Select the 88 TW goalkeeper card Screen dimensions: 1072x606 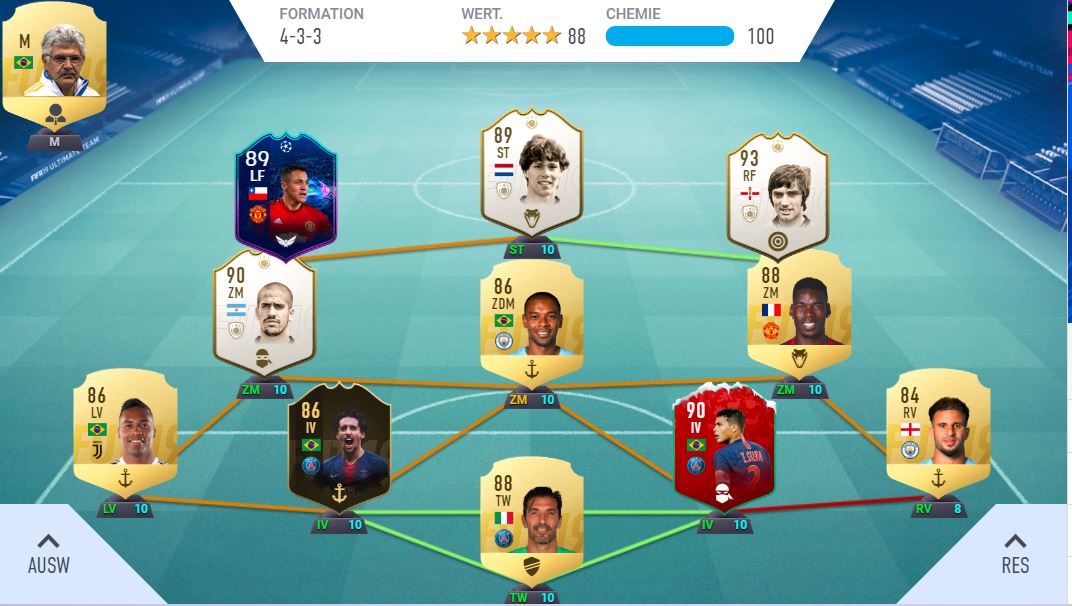[x=531, y=520]
